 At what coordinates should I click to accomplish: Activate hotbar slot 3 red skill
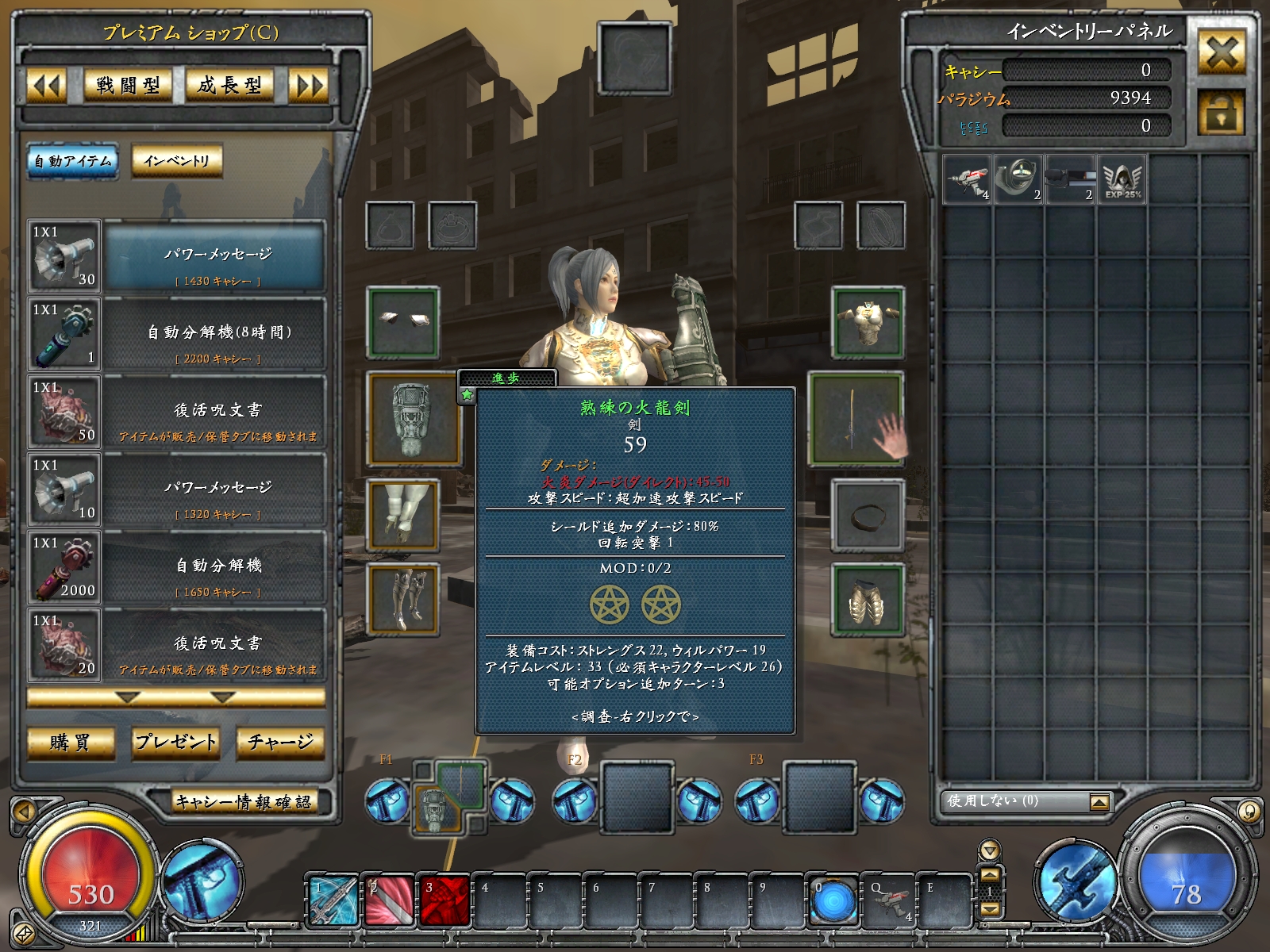point(444,900)
